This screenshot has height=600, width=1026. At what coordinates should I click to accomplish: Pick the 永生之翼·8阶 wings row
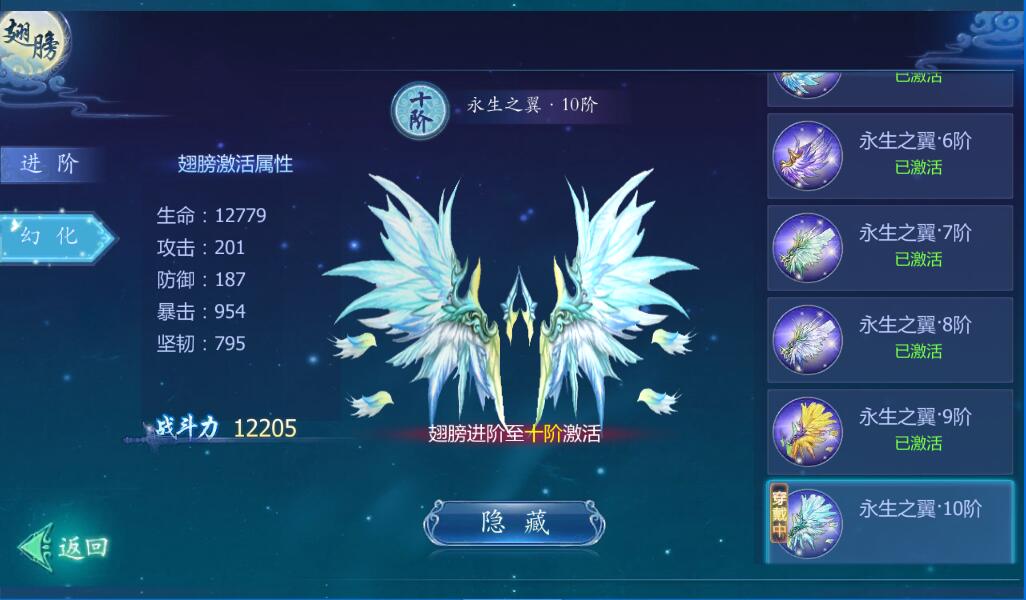point(889,339)
